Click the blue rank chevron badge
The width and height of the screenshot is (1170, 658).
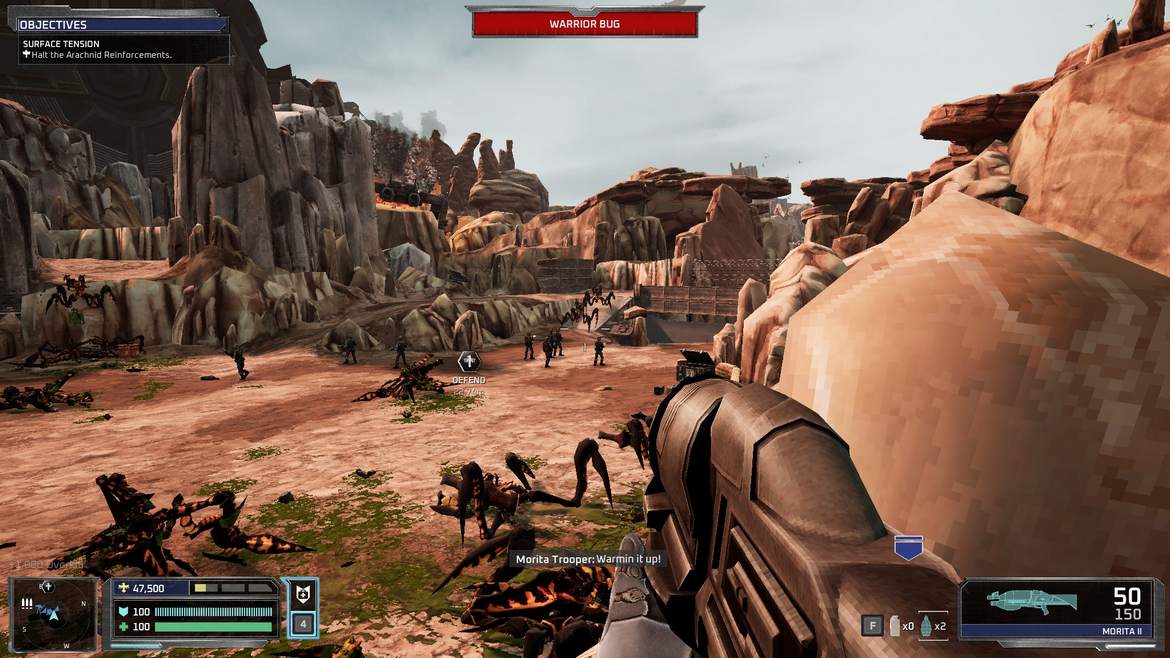pos(908,547)
